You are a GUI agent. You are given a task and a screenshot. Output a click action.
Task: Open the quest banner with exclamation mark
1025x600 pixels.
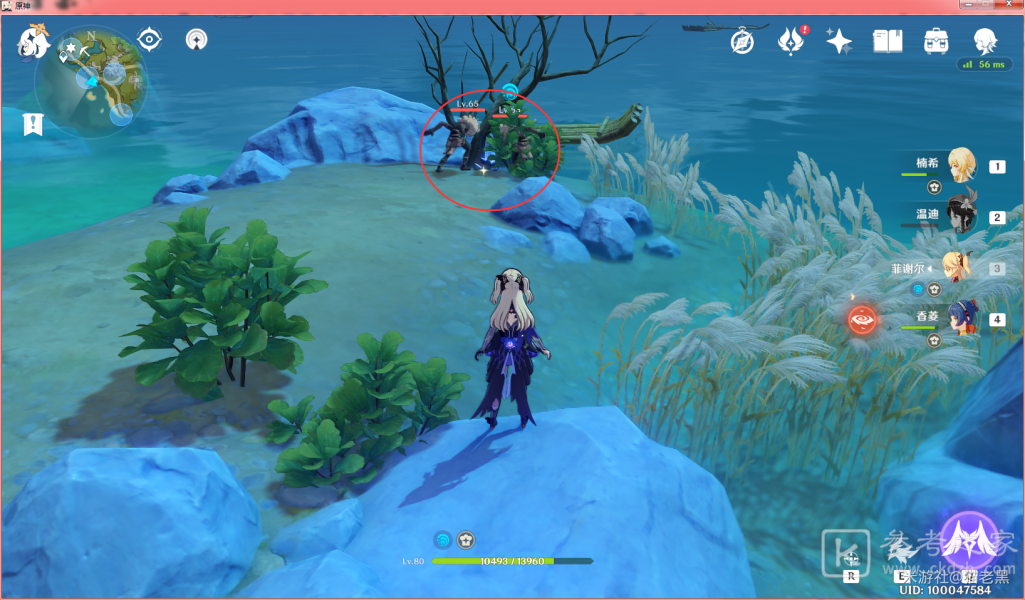[34, 125]
